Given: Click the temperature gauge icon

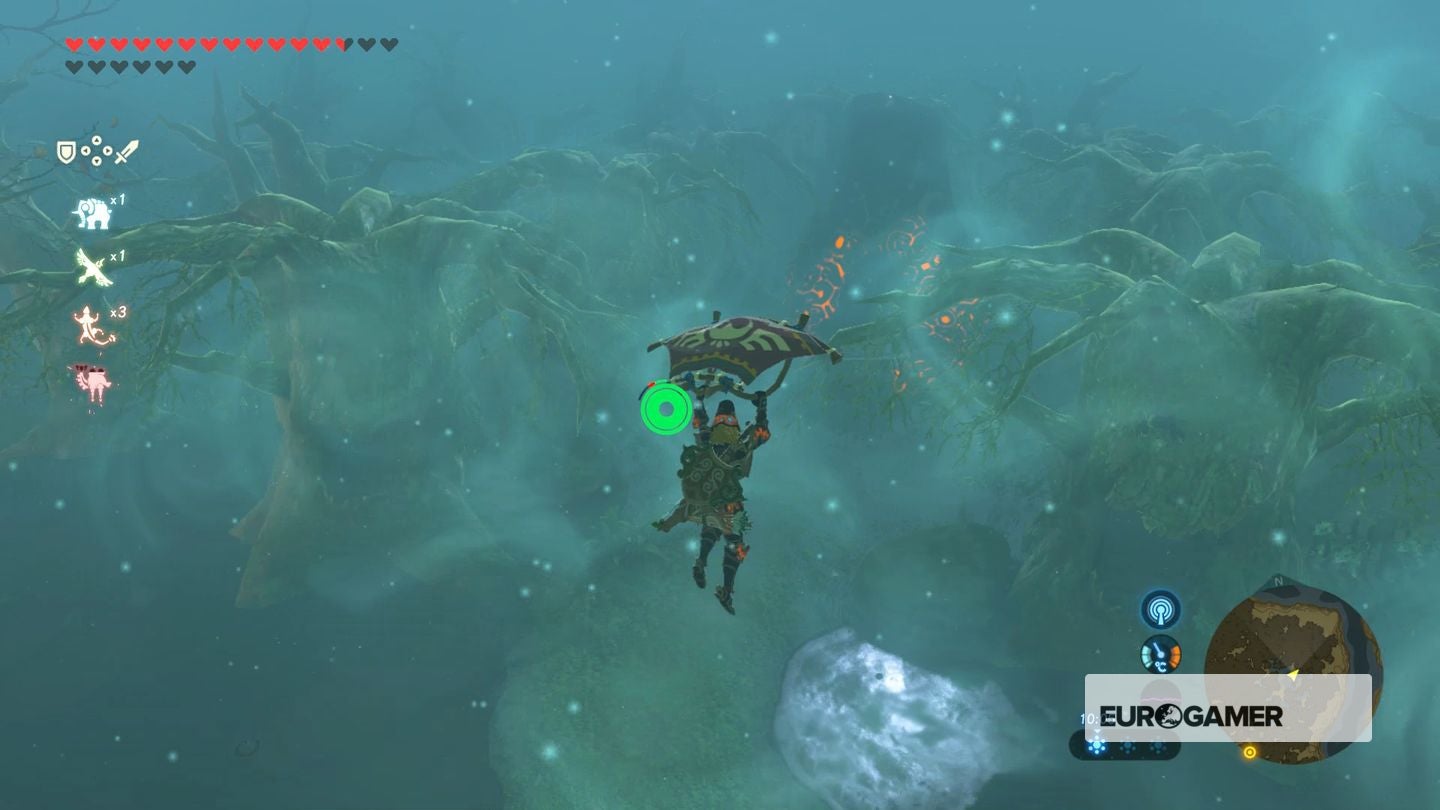Looking at the screenshot, I should point(1160,655).
